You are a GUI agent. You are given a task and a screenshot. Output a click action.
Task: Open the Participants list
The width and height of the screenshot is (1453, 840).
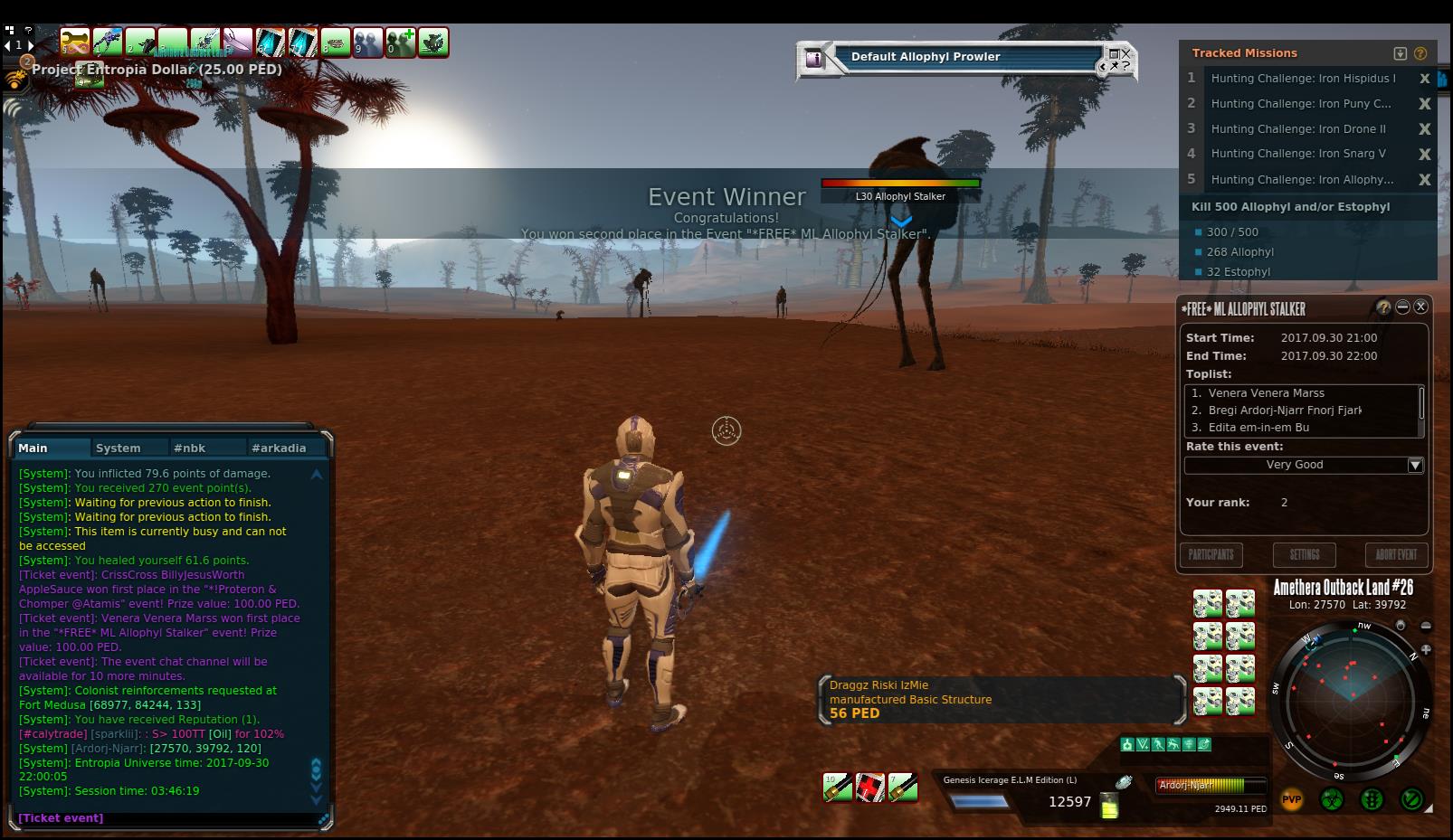click(x=1211, y=554)
